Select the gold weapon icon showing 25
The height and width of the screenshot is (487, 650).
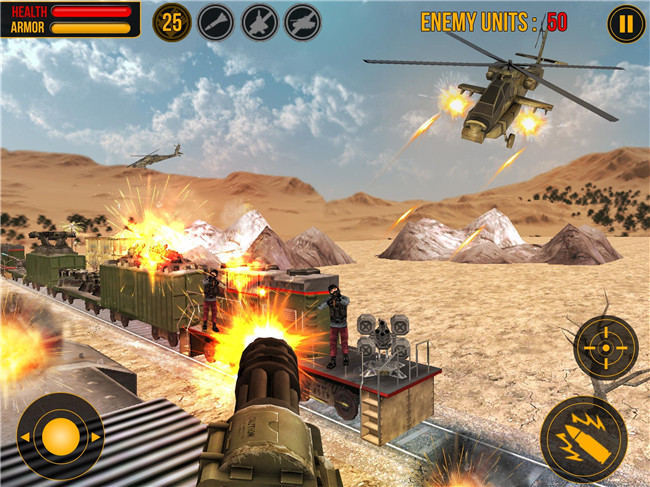[x=172, y=22]
